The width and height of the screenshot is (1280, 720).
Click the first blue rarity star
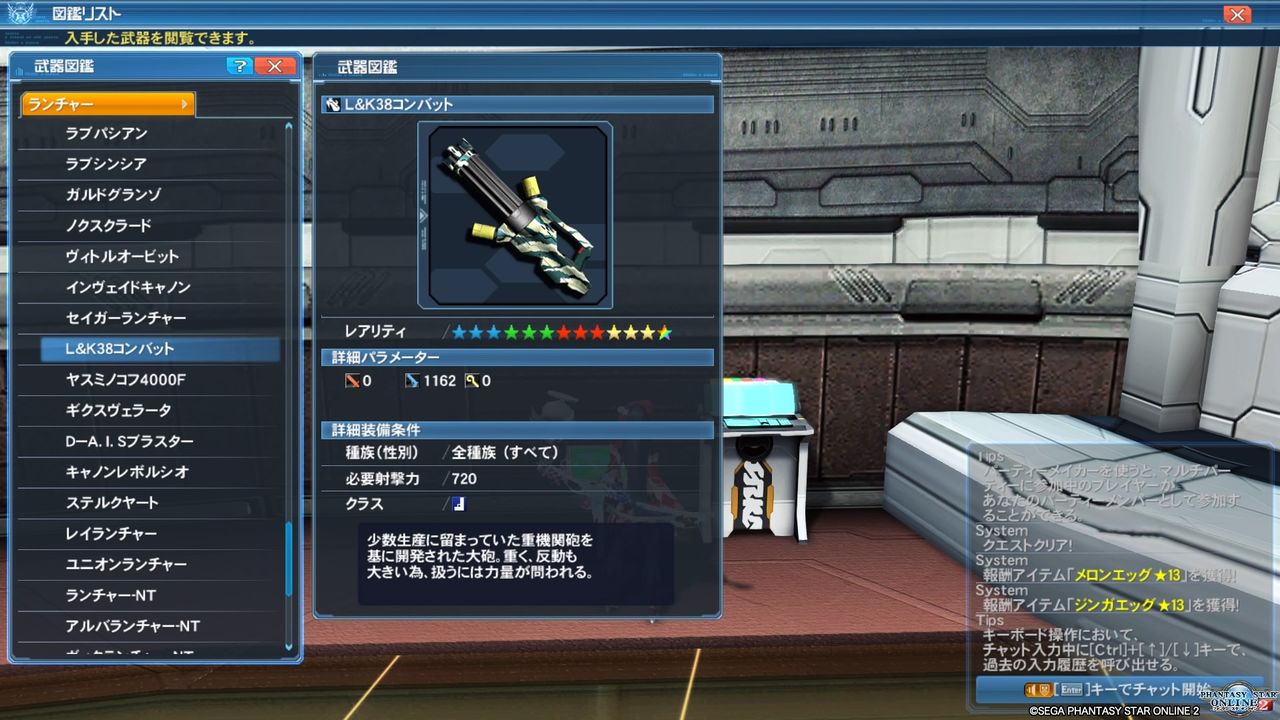(x=461, y=333)
